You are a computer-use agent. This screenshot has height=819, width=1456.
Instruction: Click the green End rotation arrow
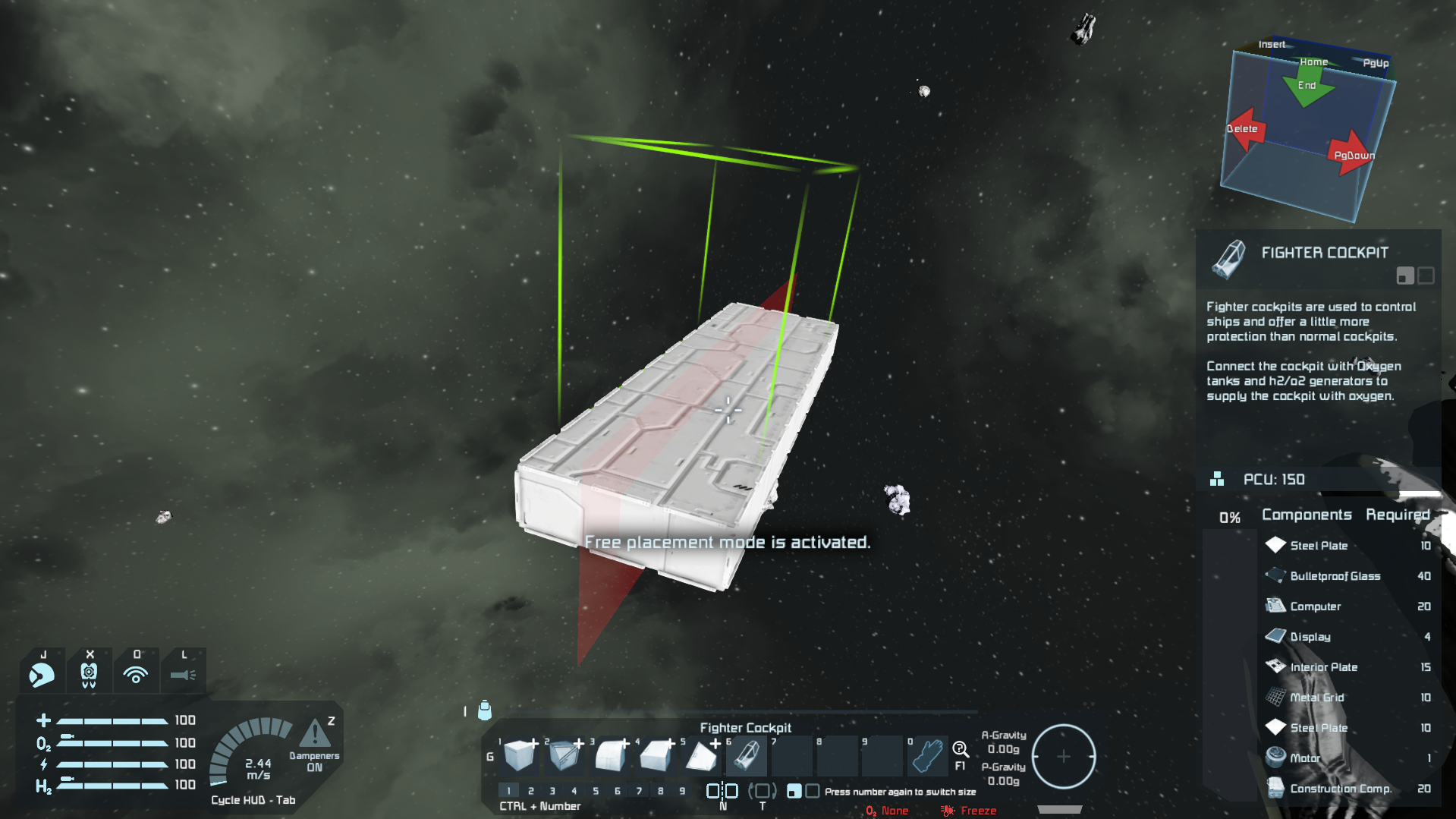(x=1307, y=87)
